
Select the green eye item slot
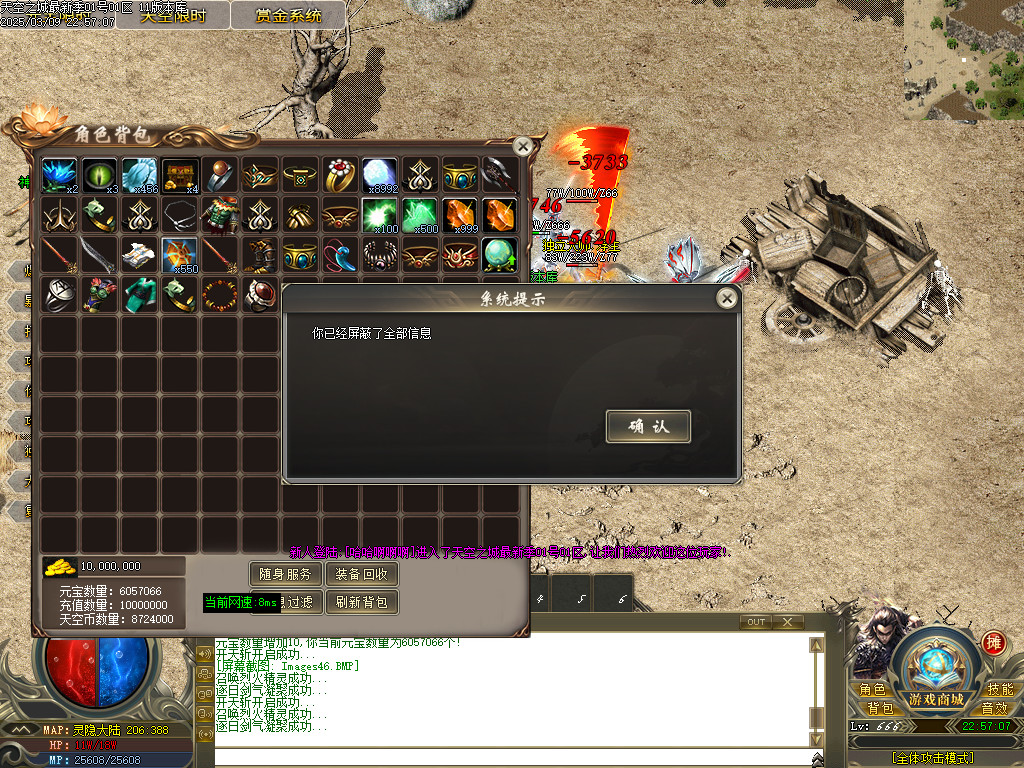(x=100, y=175)
